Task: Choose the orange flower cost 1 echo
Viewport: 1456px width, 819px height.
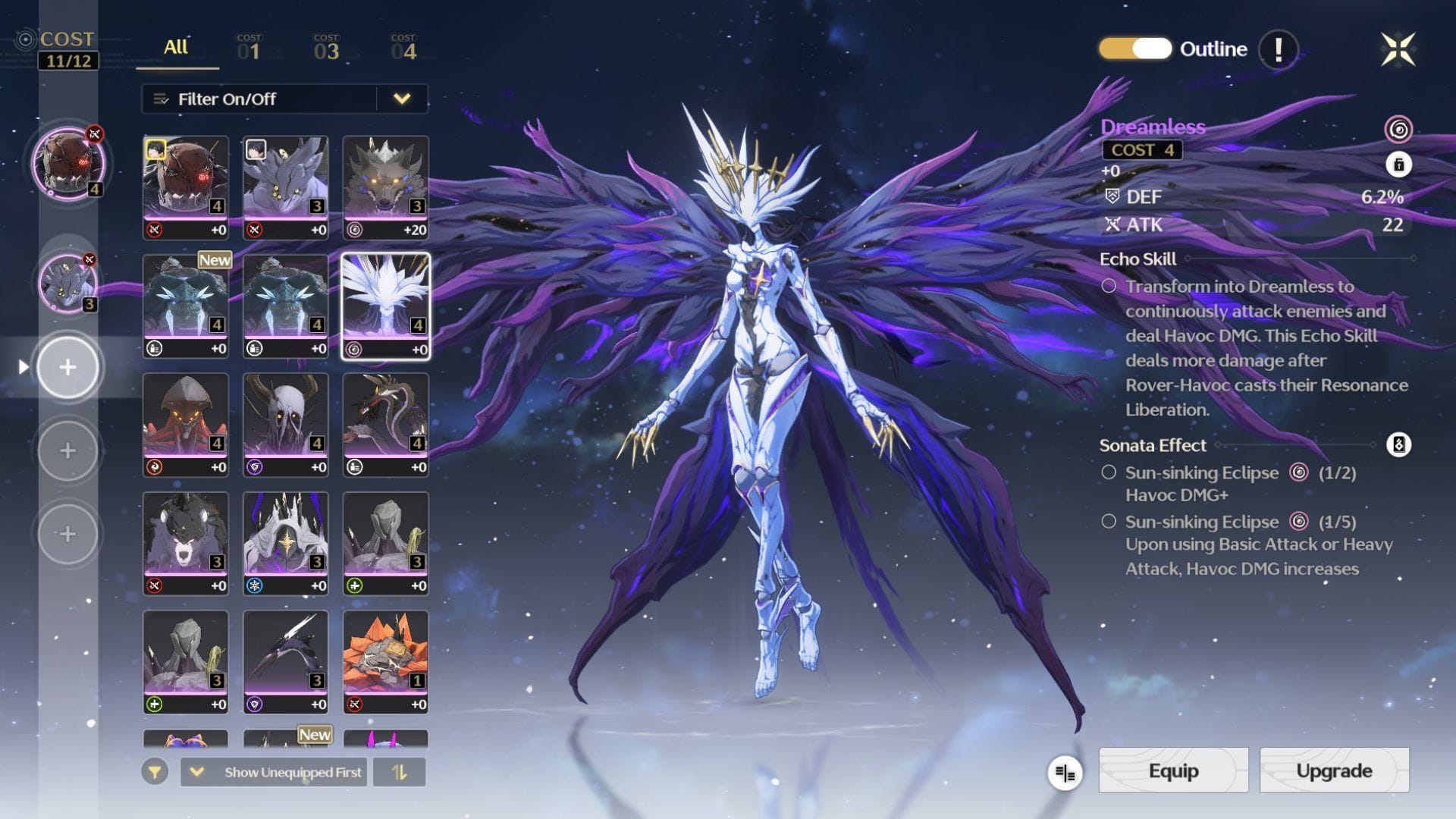Action: pos(385,661)
